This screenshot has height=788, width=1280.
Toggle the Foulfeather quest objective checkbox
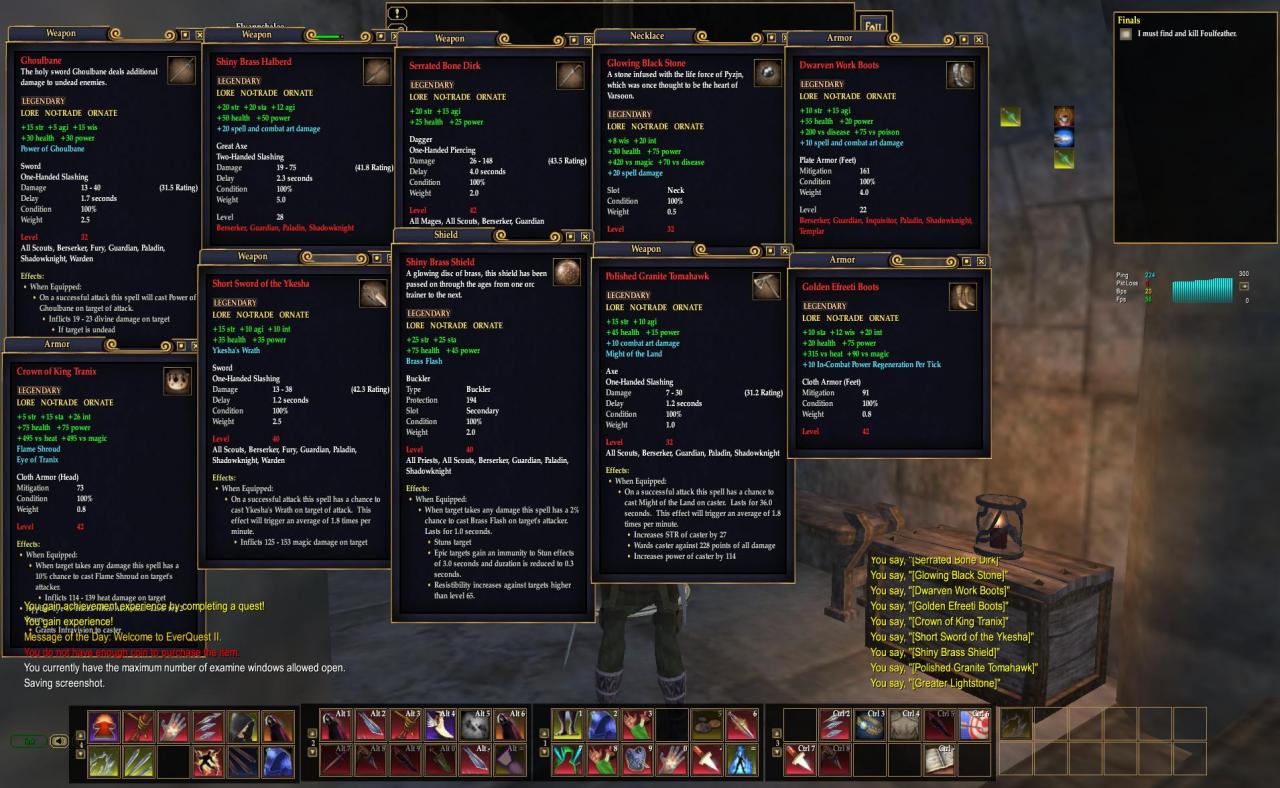(1127, 34)
